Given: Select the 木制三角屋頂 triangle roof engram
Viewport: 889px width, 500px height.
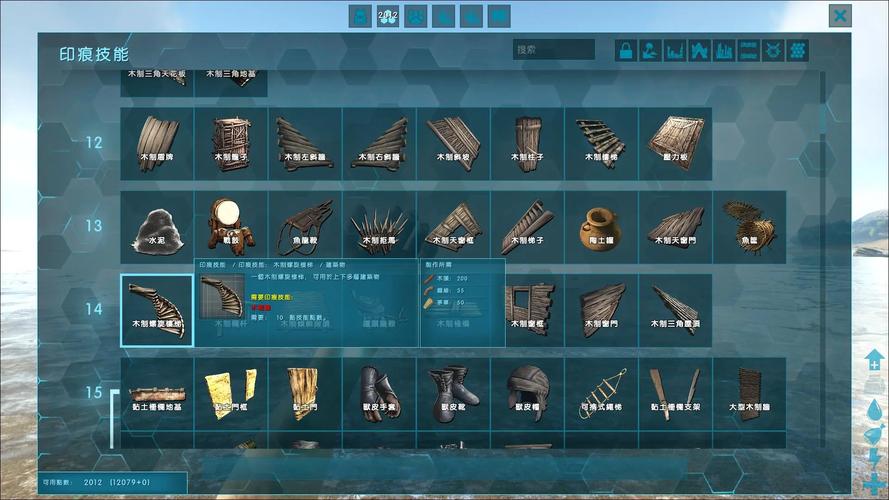Looking at the screenshot, I should tap(675, 310).
